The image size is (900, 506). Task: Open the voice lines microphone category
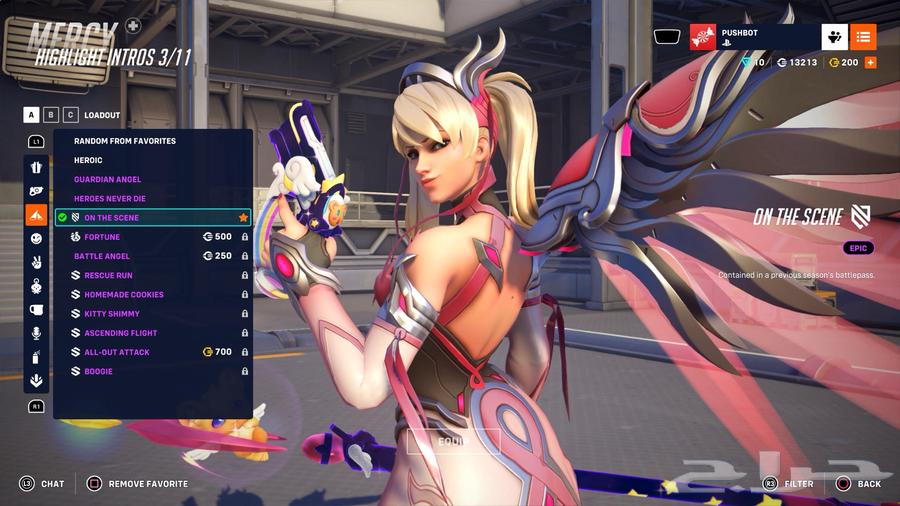coord(36,333)
